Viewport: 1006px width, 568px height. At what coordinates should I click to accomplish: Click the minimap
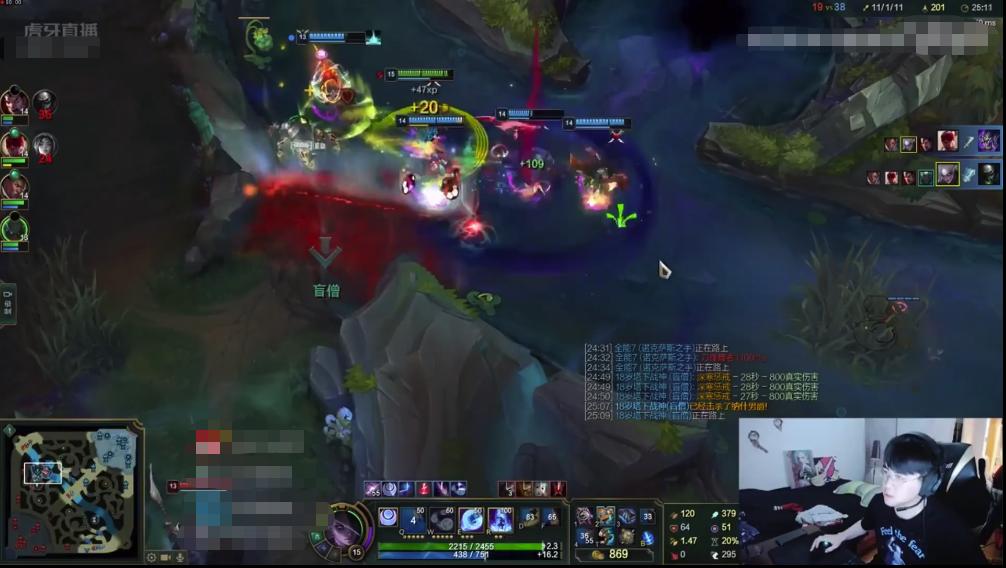point(72,494)
